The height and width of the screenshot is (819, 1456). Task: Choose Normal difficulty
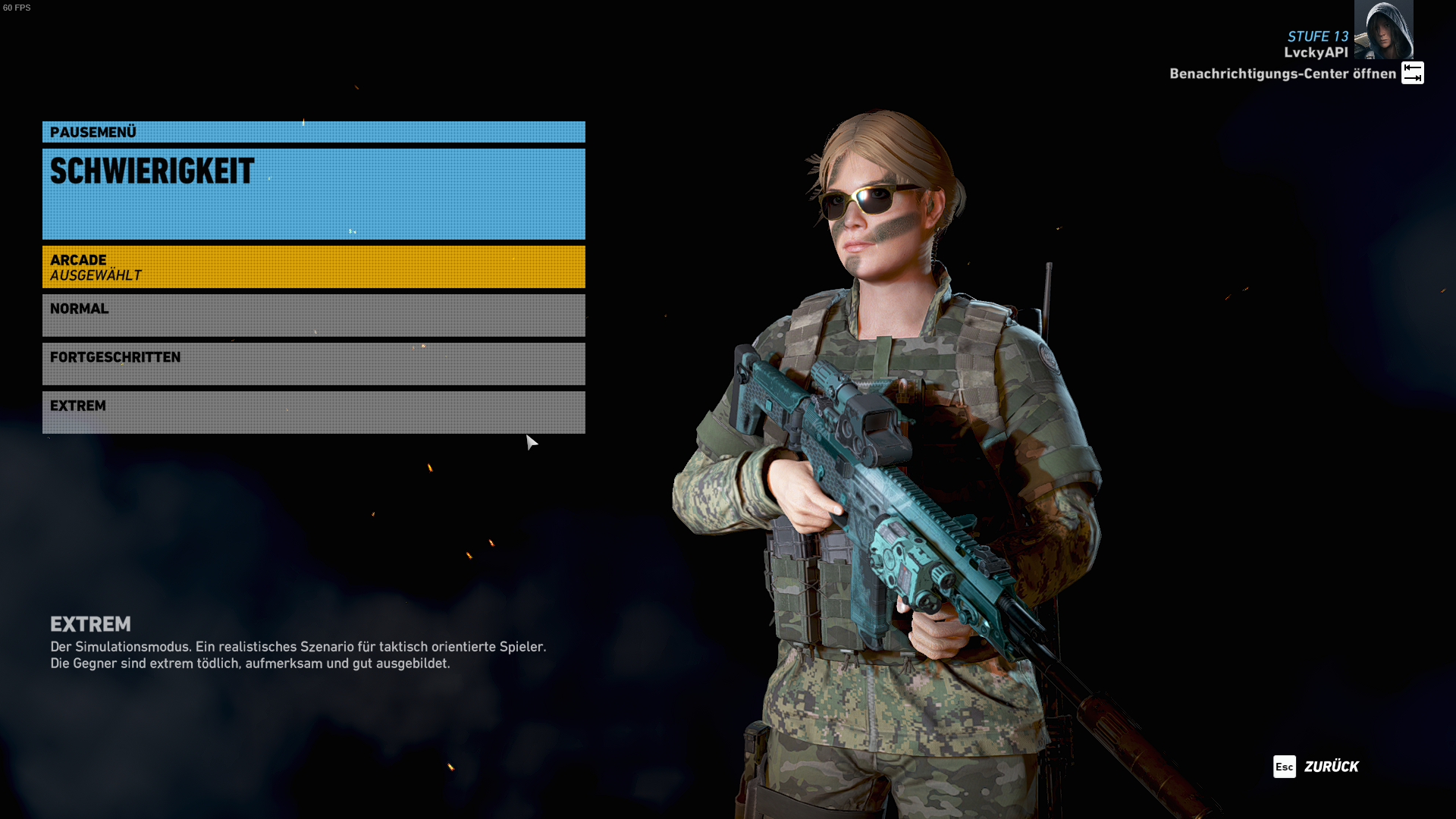pos(313,315)
